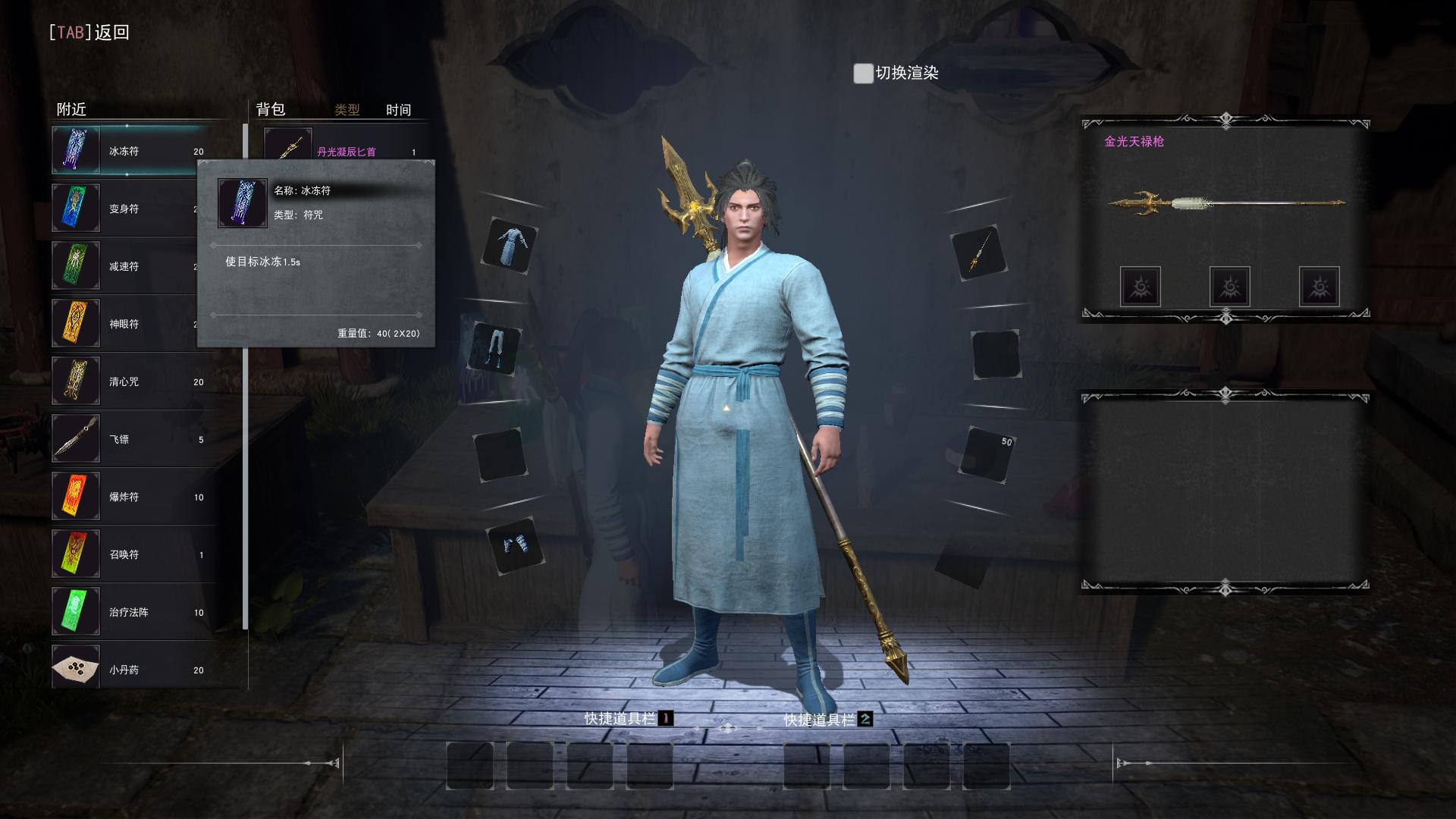Screen dimensions: 1456x819
Task: Select 丹光凝辰匕首 in the backpack
Action: point(346,150)
